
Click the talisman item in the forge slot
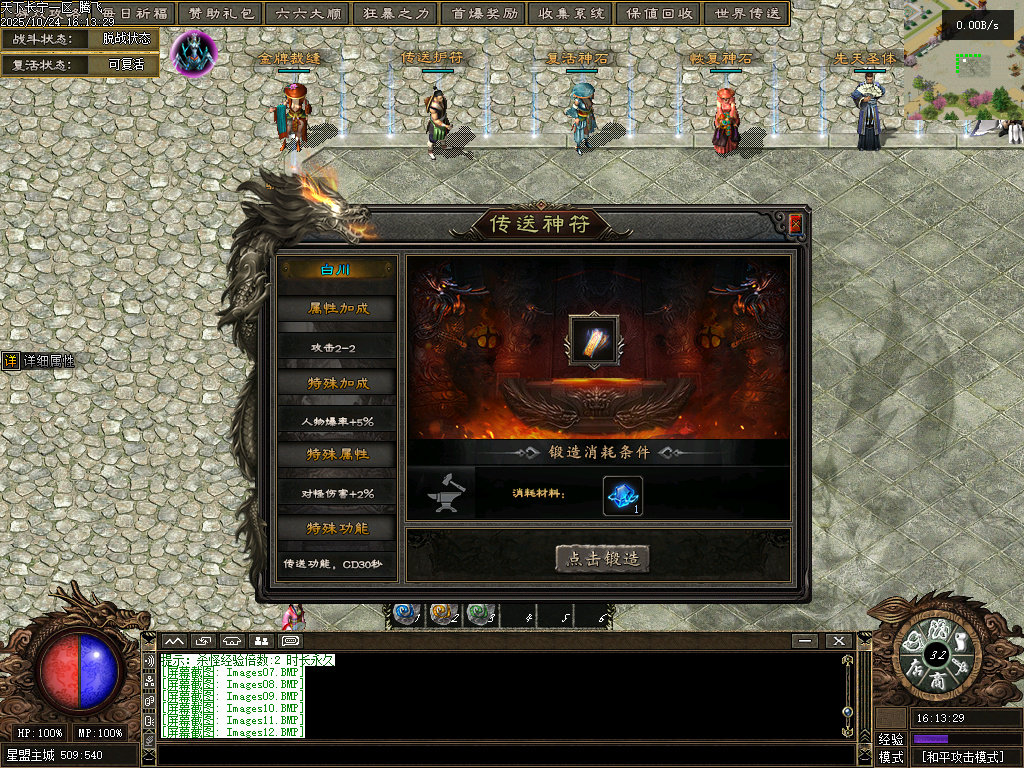(594, 341)
